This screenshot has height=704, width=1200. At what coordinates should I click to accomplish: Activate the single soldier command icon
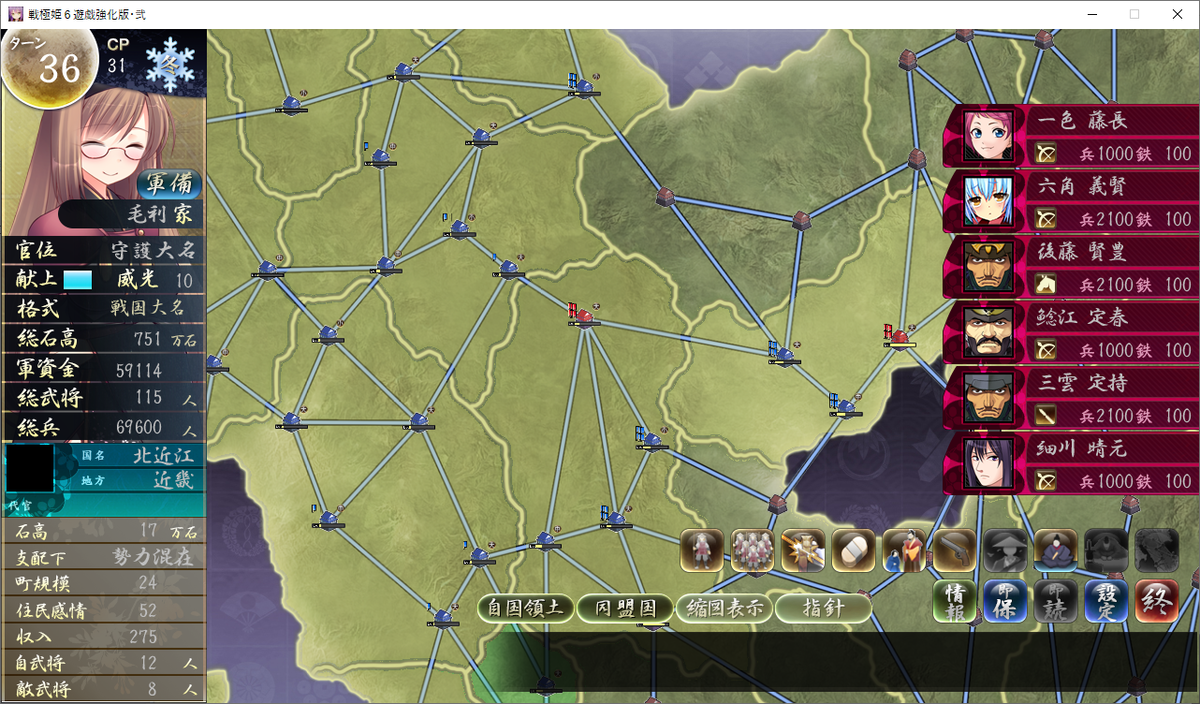tap(702, 550)
